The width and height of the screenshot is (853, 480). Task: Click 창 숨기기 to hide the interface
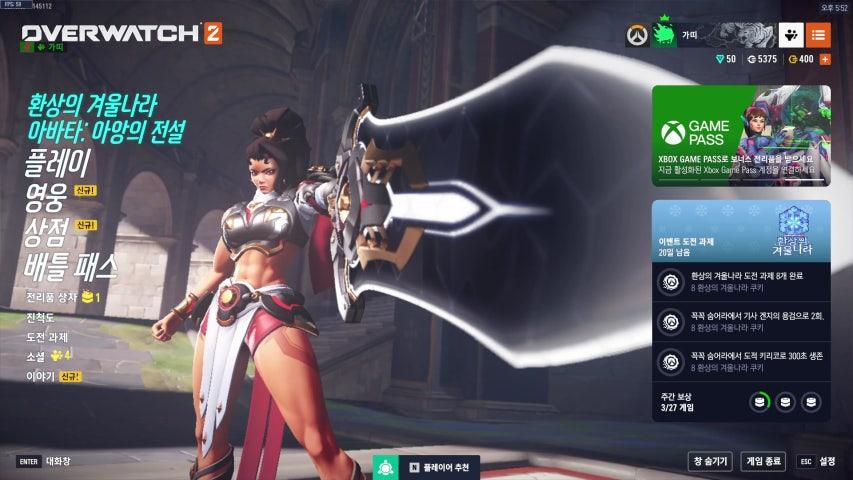pyautogui.click(x=709, y=461)
